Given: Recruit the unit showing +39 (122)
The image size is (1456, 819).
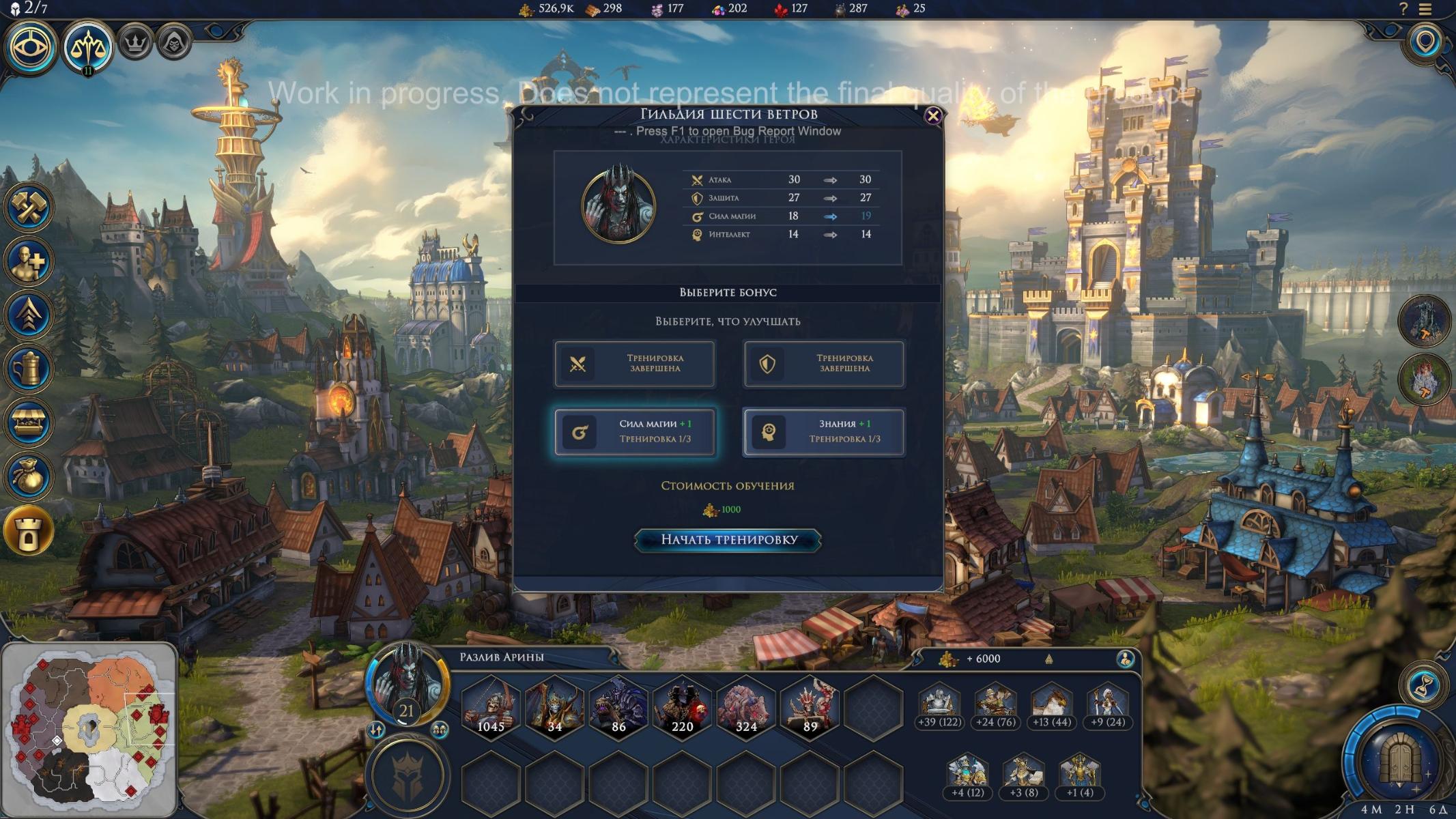Looking at the screenshot, I should click(939, 705).
